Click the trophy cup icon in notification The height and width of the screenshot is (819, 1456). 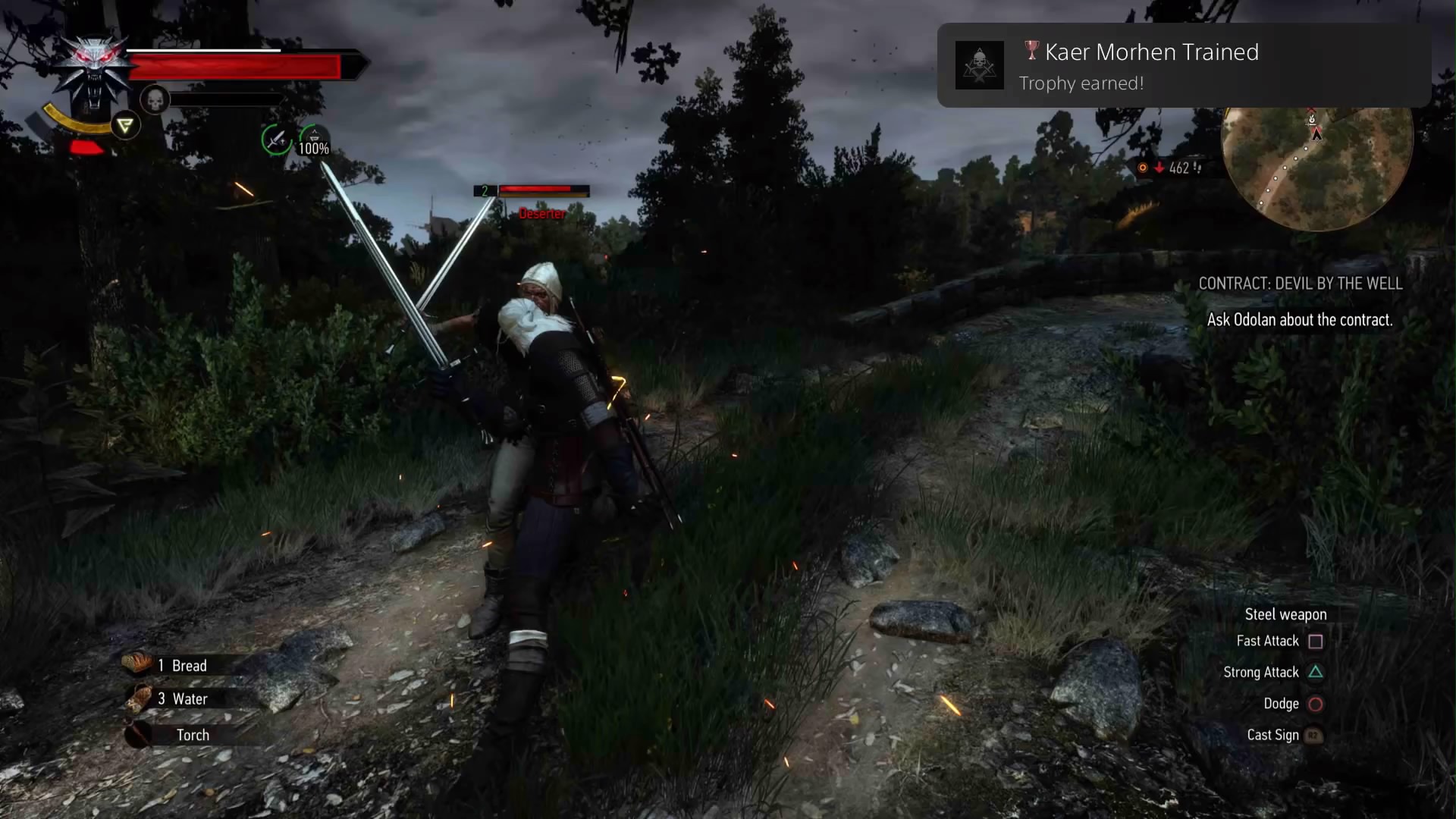pyautogui.click(x=1031, y=51)
